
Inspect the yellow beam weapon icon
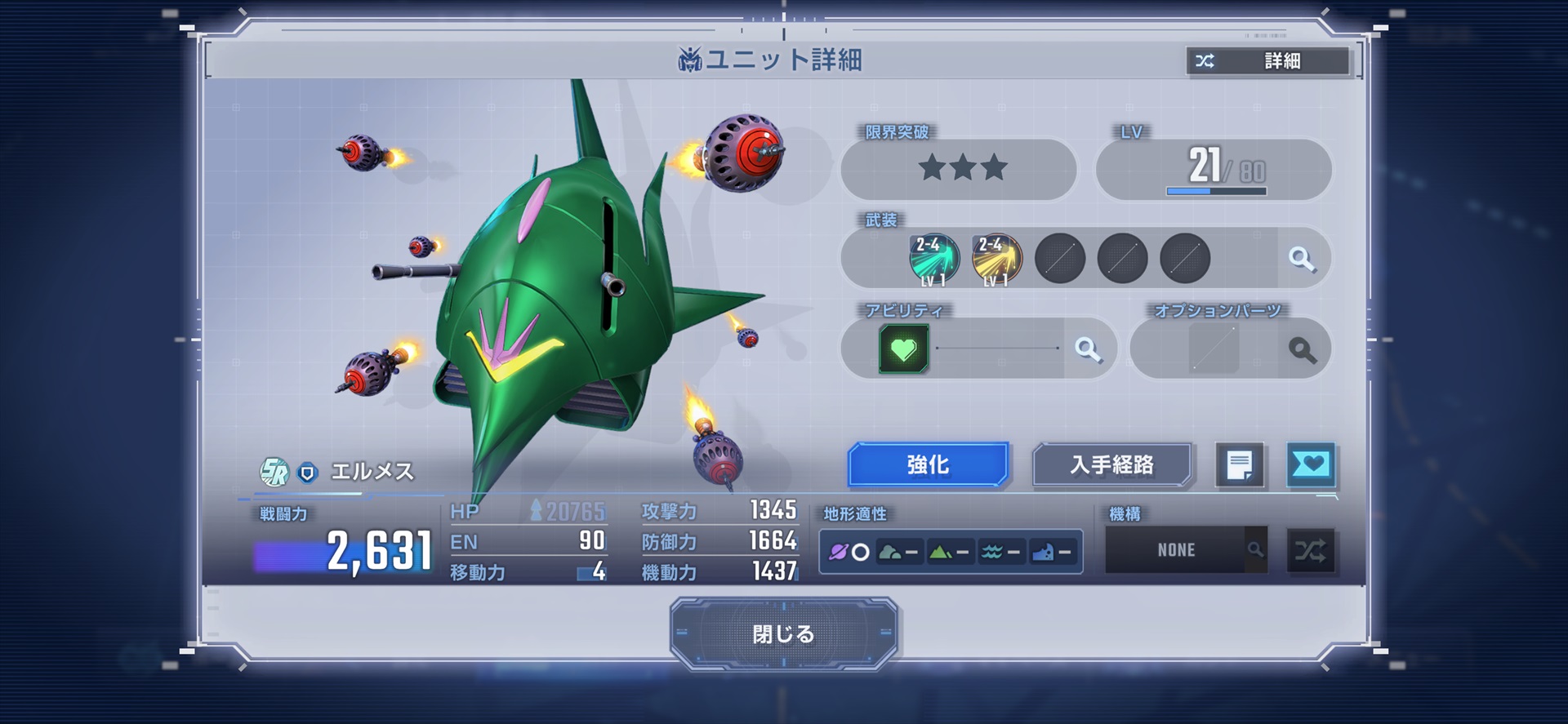click(x=997, y=259)
